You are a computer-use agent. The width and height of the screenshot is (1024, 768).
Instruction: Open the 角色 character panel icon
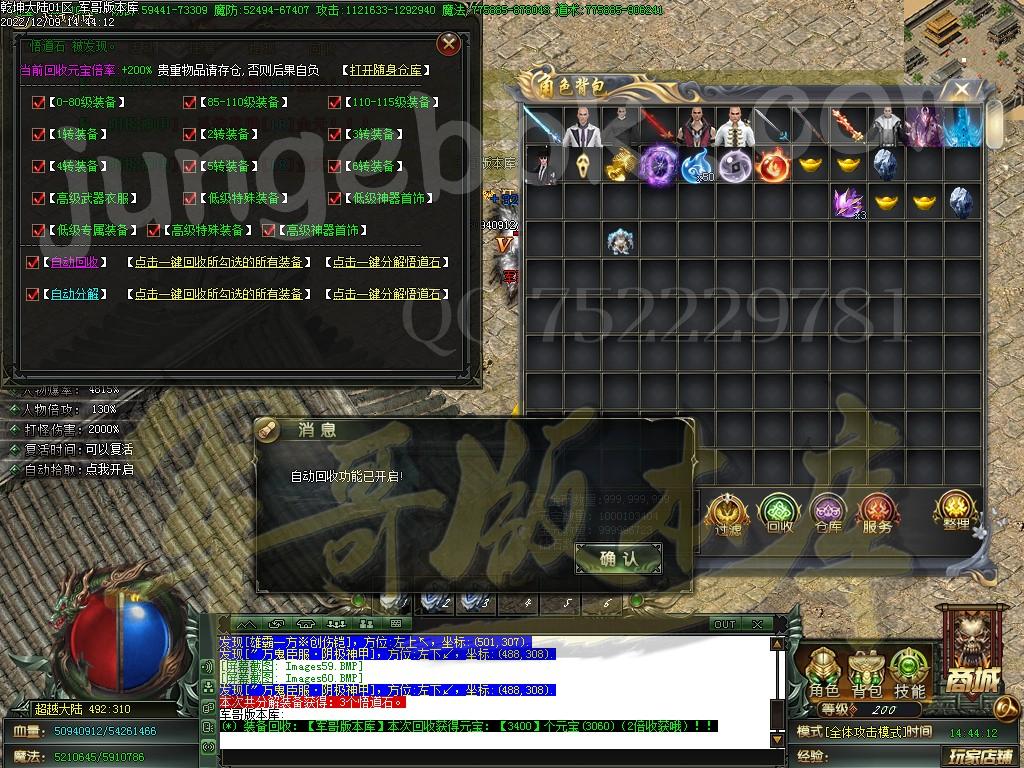coord(824,674)
